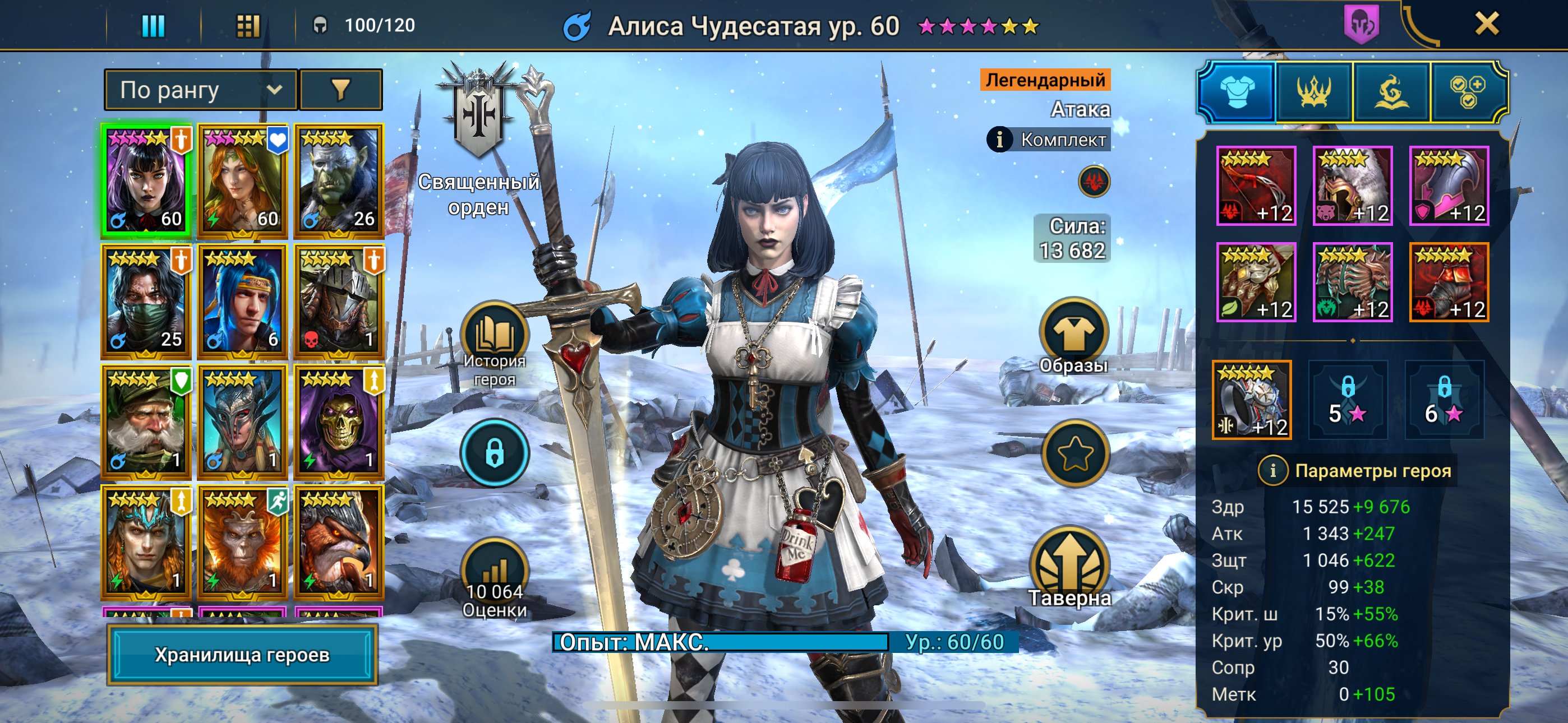Toggle the hero lock padlock button
Screen dimensions: 1568x723
click(x=494, y=453)
